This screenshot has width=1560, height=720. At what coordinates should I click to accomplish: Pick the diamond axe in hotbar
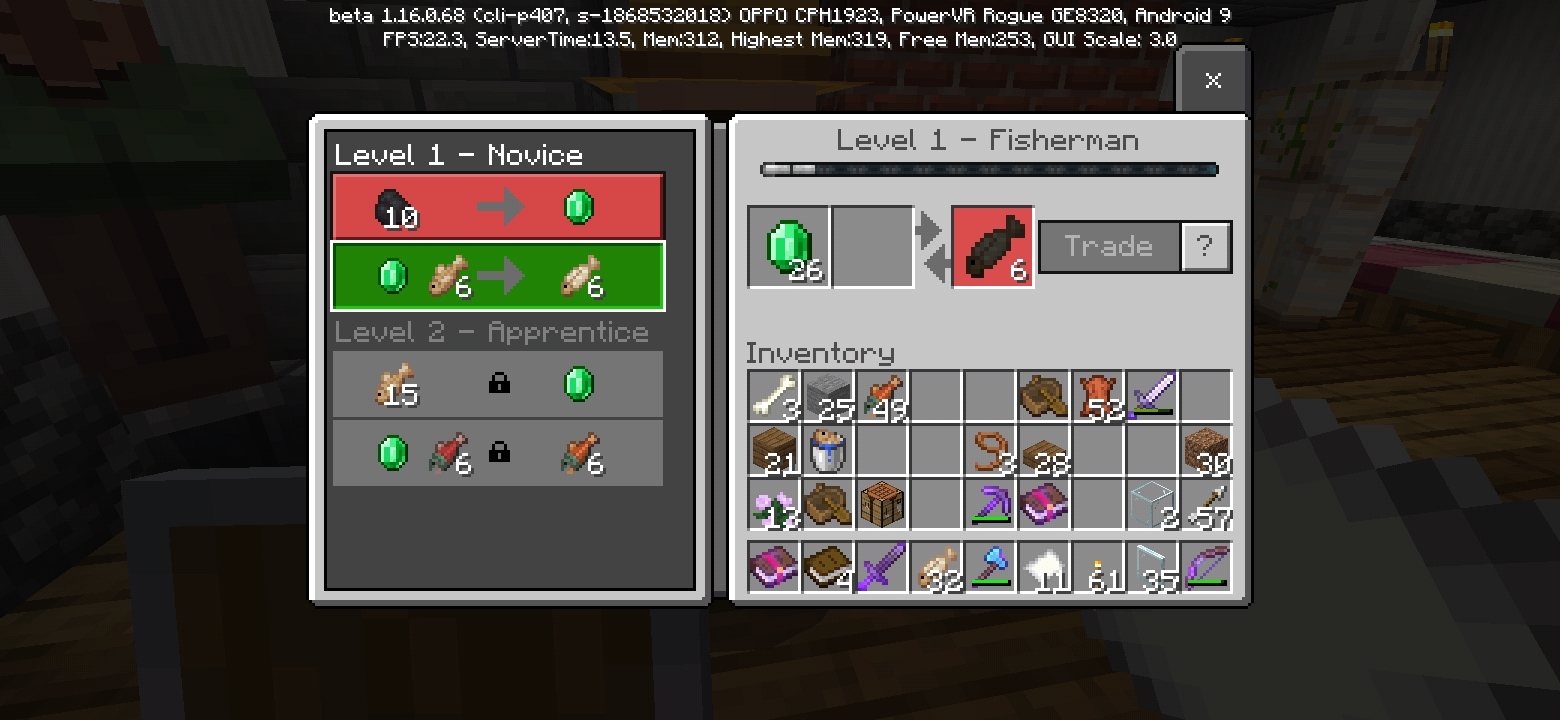tap(991, 568)
